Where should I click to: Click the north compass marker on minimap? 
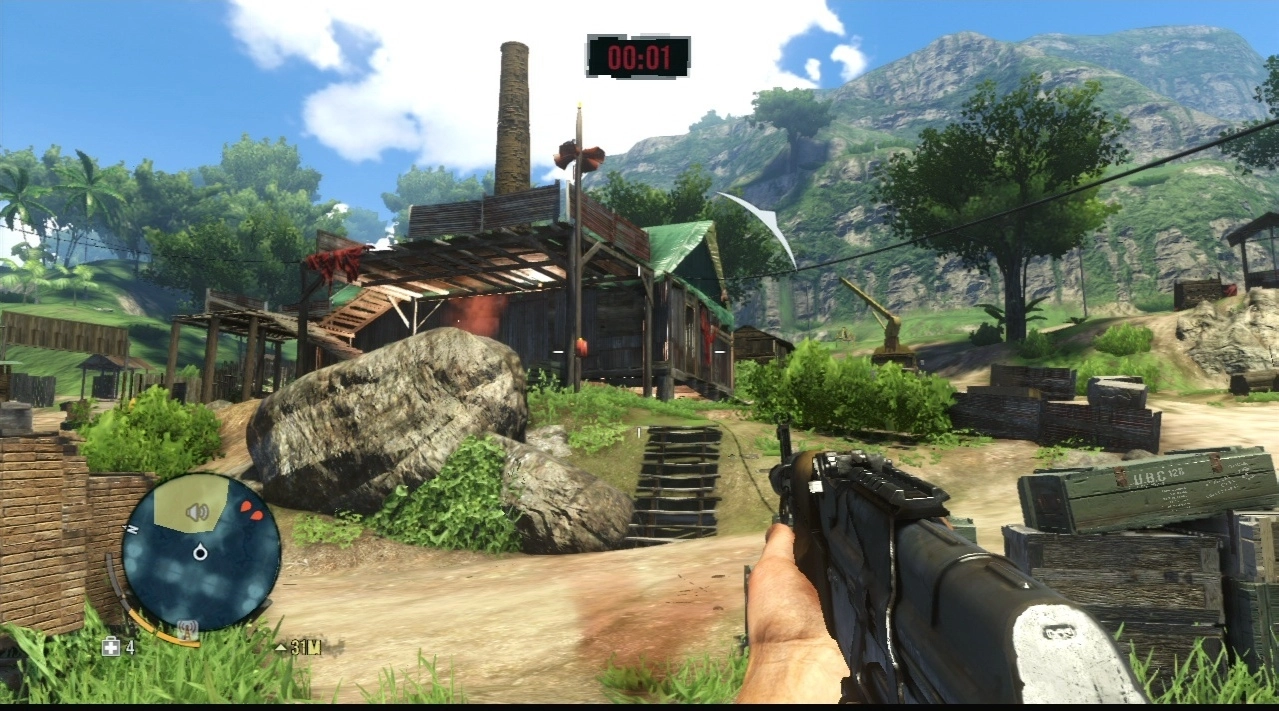[x=130, y=528]
